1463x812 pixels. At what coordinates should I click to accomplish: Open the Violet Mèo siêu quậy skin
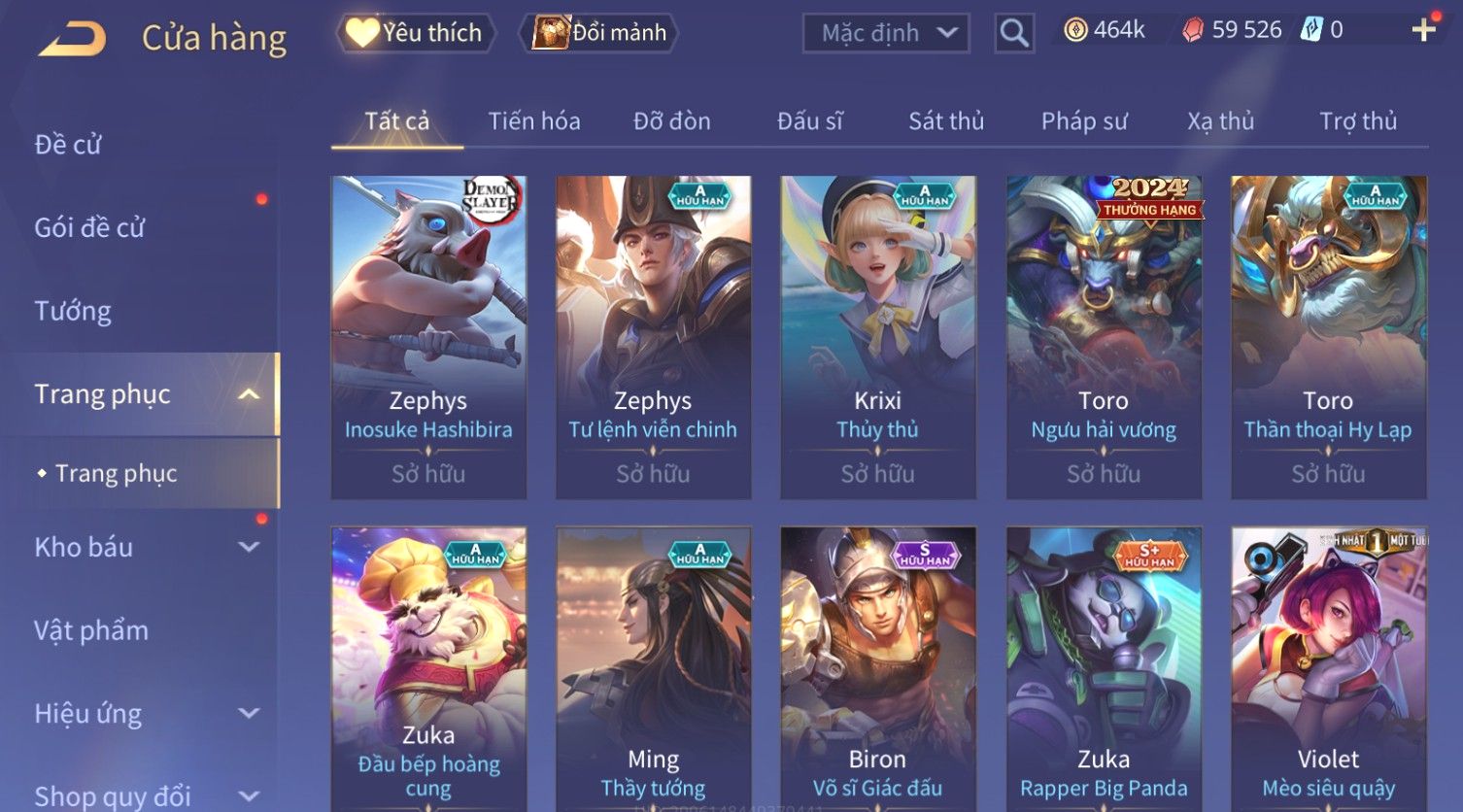[x=1328, y=668]
